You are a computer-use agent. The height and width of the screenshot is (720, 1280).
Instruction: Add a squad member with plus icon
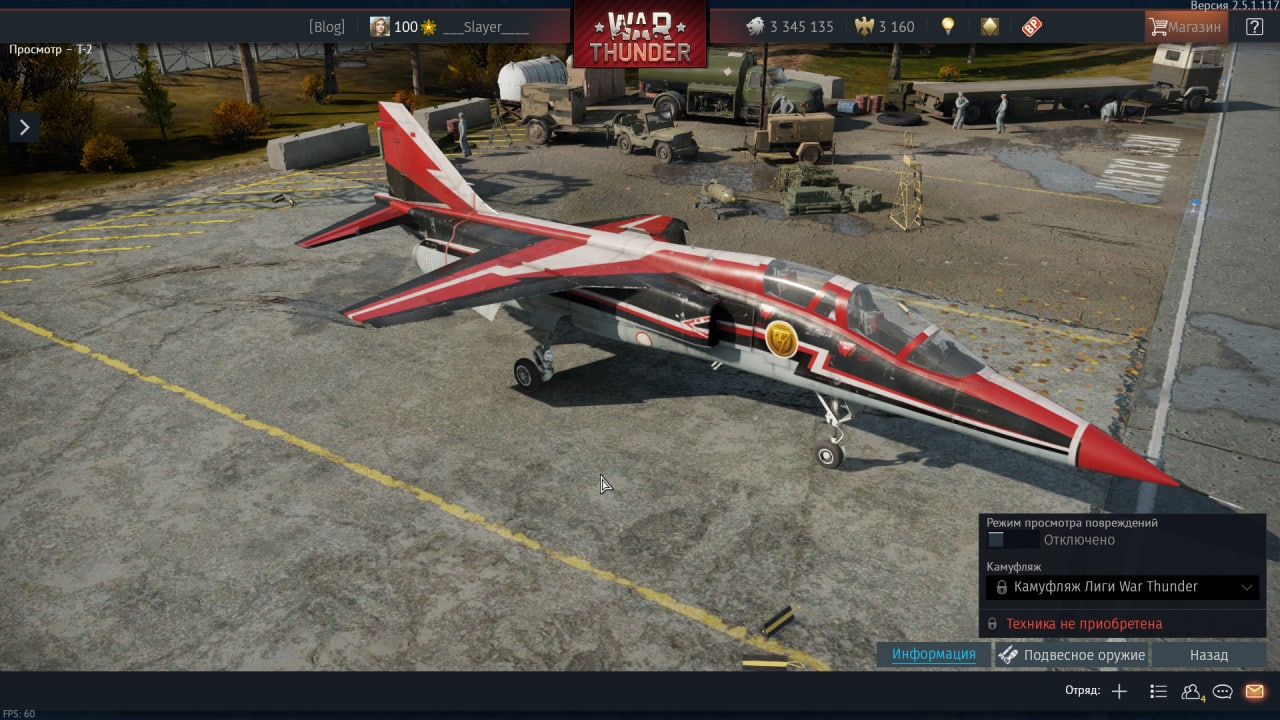click(x=1119, y=691)
